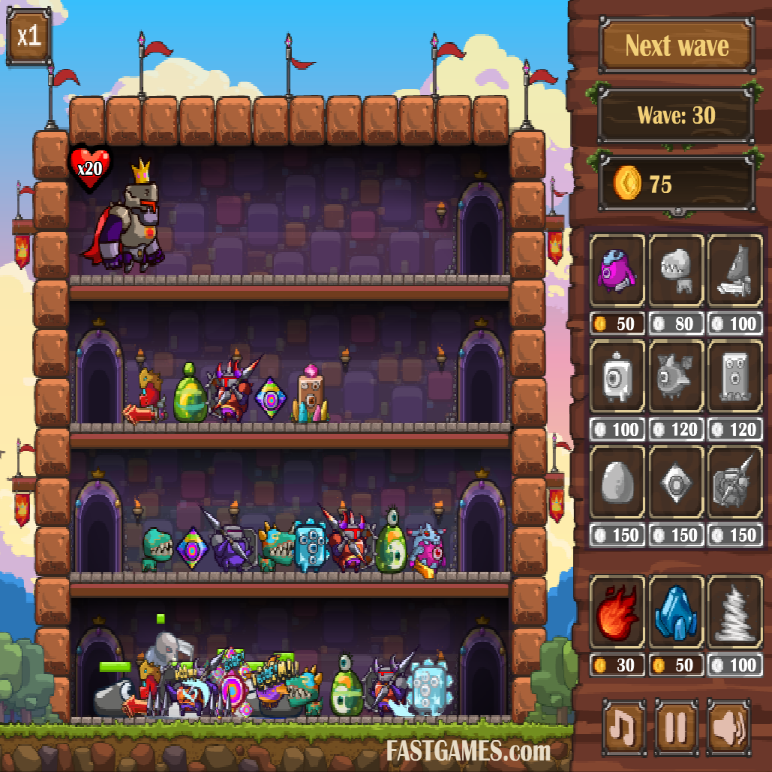Buy the purple monster for 50 coins
This screenshot has width=772, height=772.
coord(617,271)
